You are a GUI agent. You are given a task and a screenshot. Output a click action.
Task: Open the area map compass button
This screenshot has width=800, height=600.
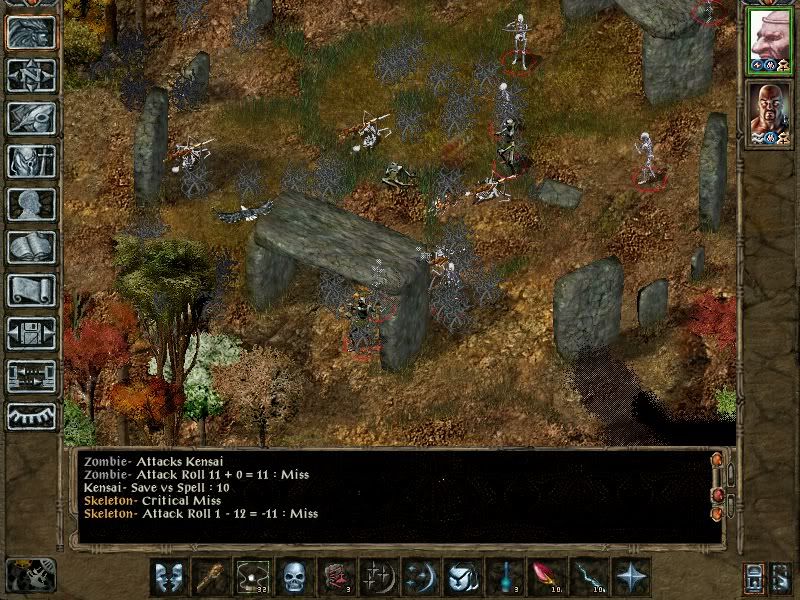coord(31,76)
